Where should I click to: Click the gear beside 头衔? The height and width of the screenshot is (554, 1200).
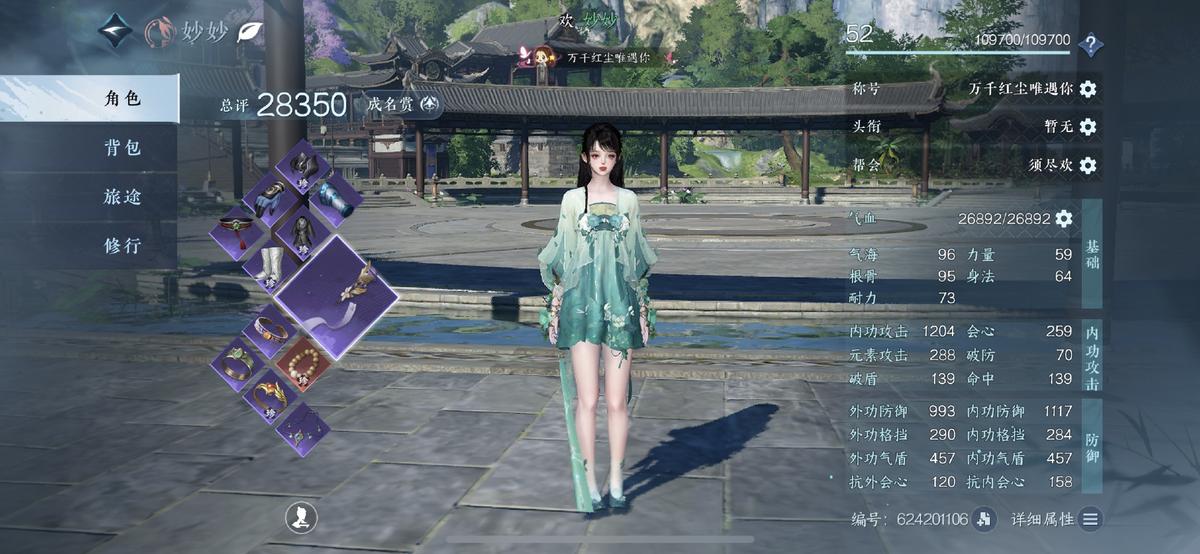1088,127
